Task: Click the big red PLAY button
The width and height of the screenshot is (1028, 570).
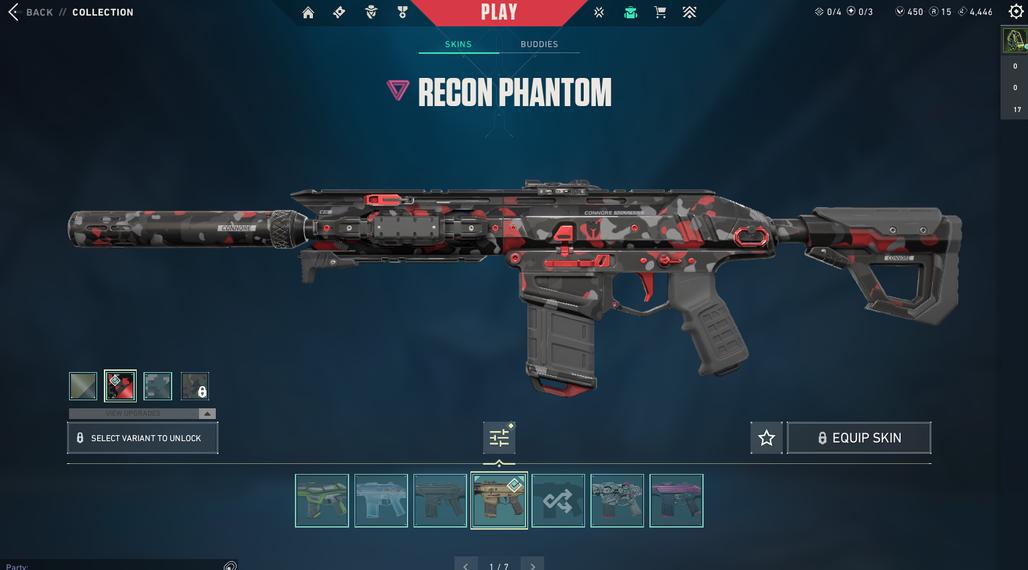Action: [498, 12]
